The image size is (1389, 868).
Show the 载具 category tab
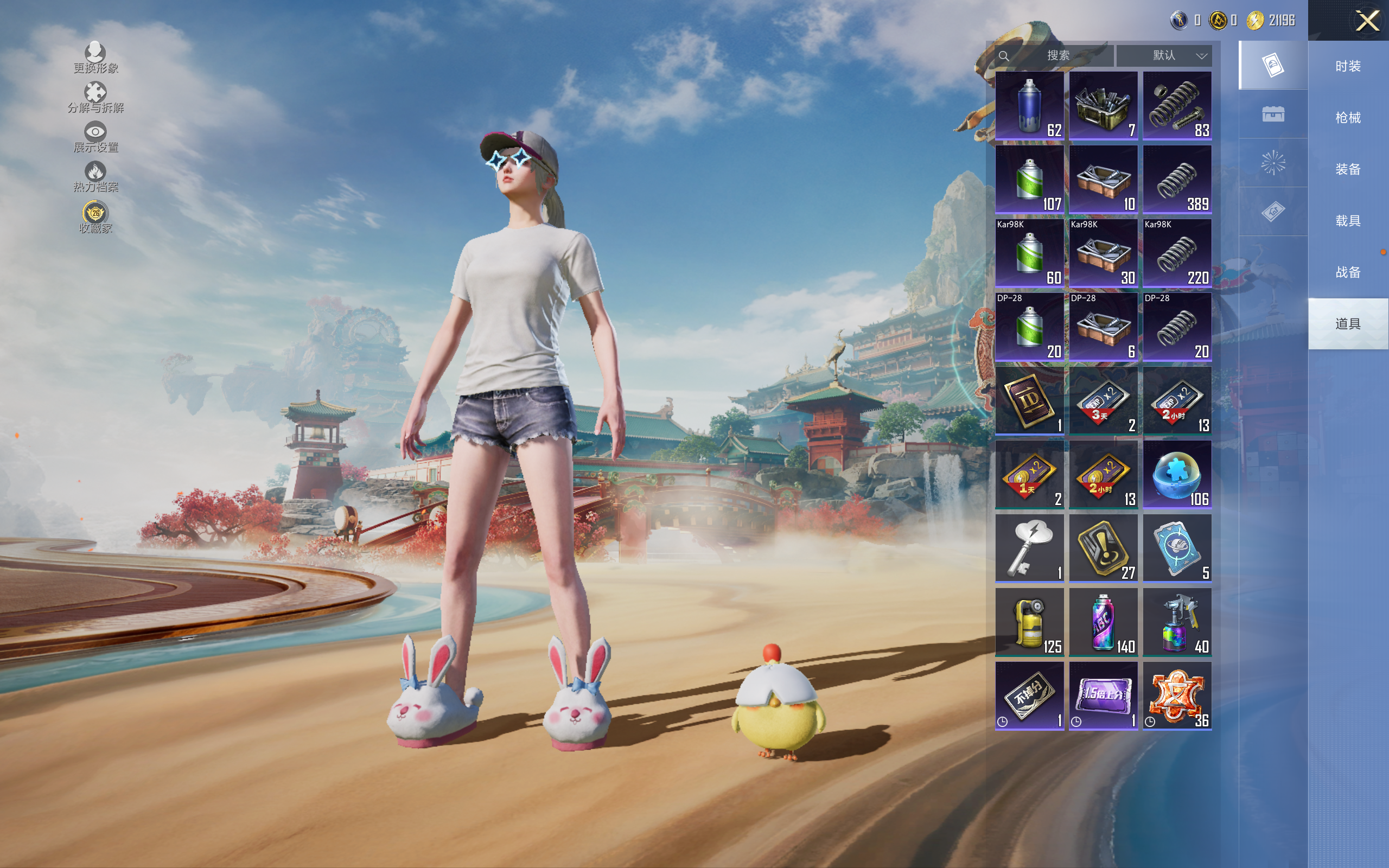1348,220
